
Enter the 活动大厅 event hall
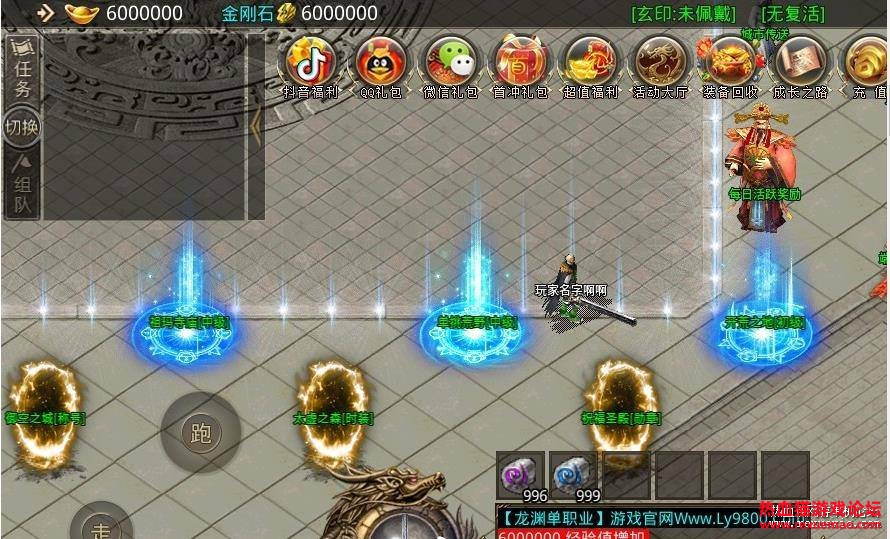coord(660,62)
